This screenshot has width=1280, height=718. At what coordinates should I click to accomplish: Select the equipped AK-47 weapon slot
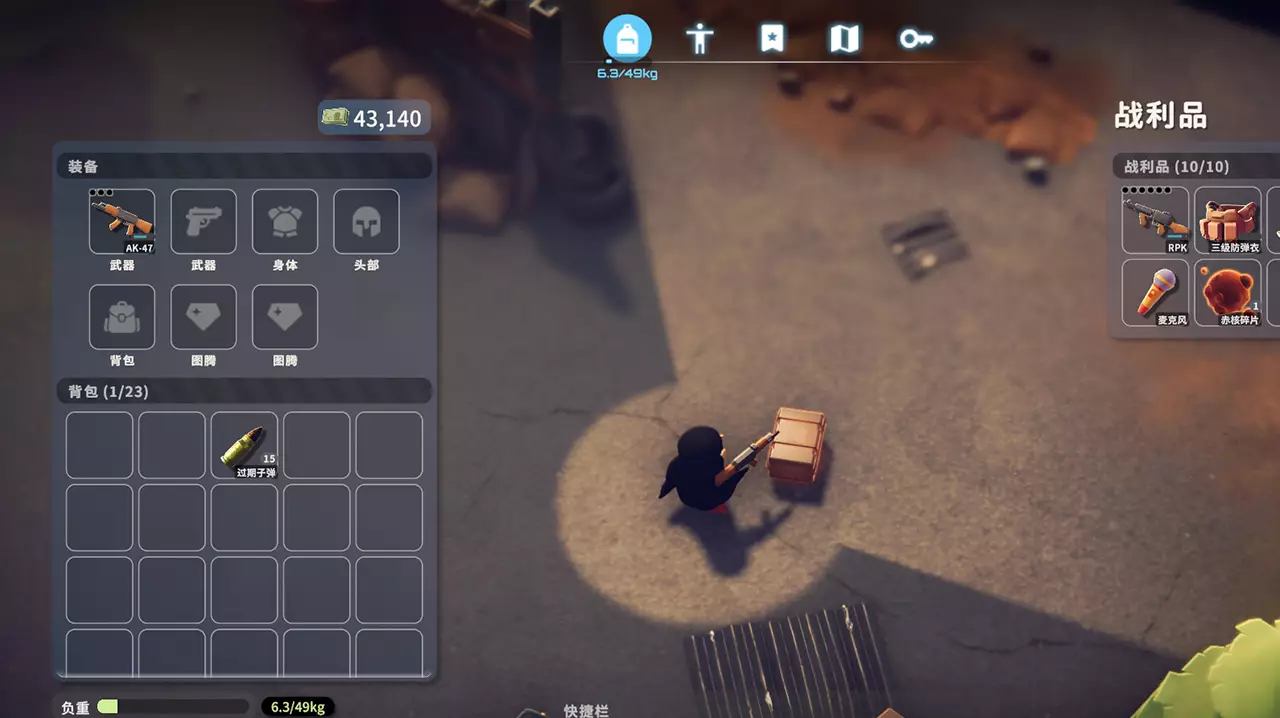coord(122,221)
